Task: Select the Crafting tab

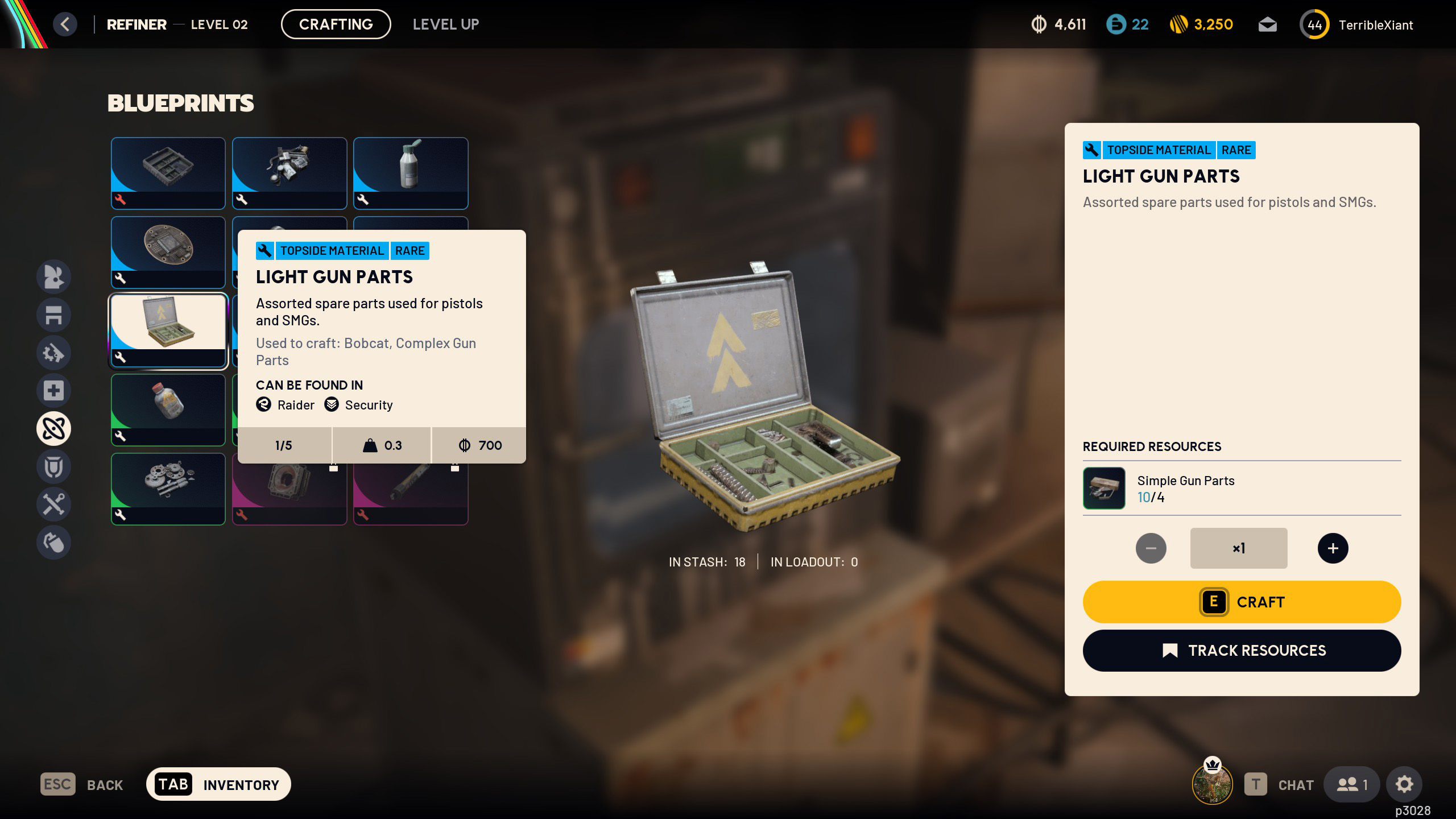Action: [336, 24]
